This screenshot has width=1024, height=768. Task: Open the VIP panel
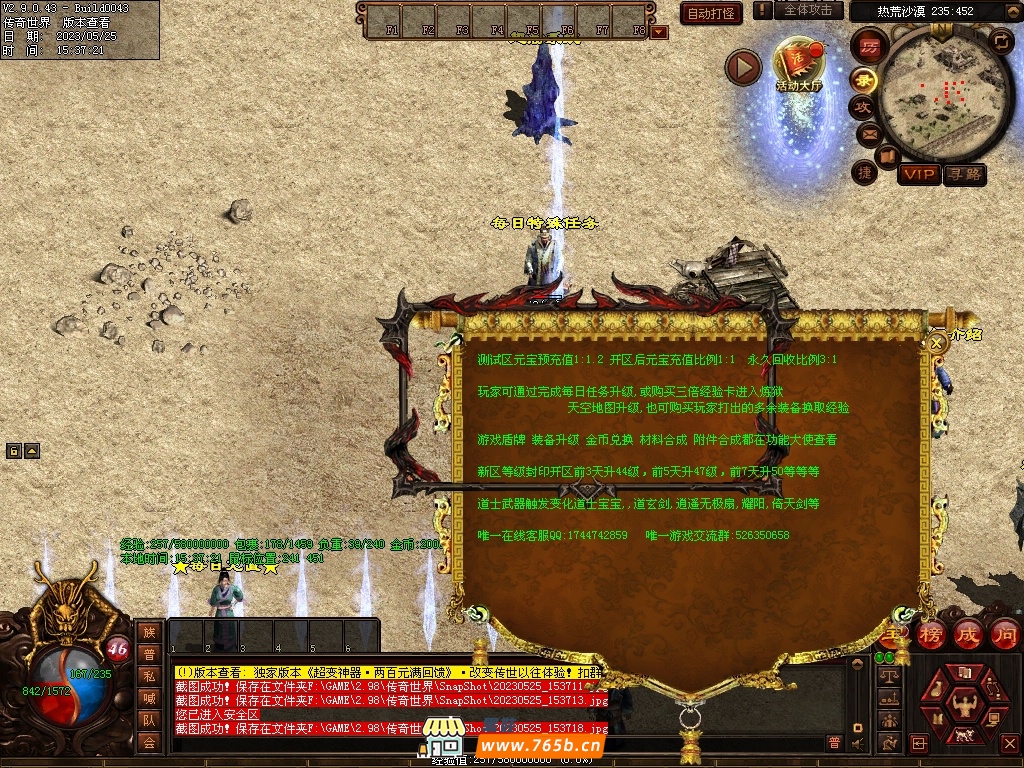(918, 174)
